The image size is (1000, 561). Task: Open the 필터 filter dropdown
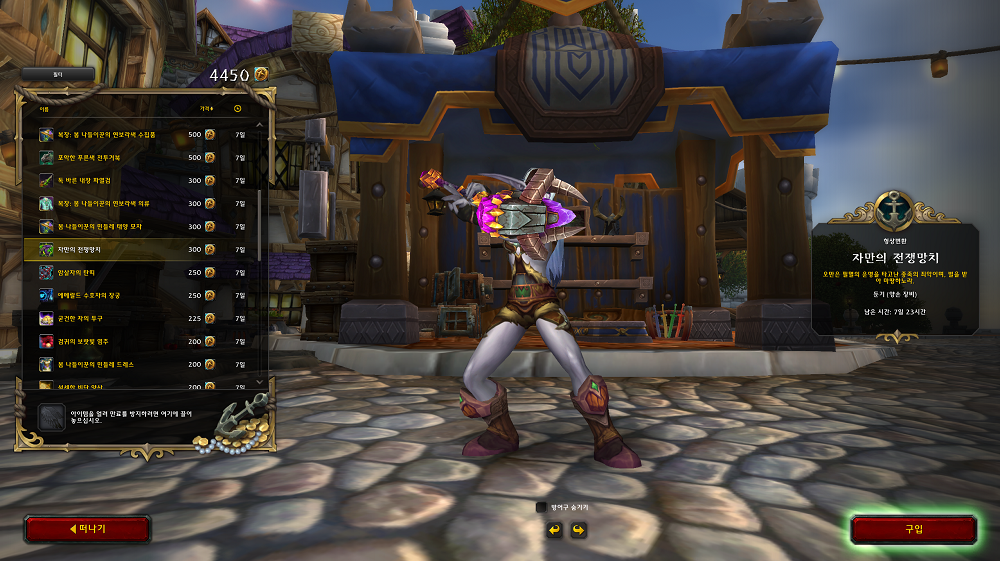coord(58,74)
